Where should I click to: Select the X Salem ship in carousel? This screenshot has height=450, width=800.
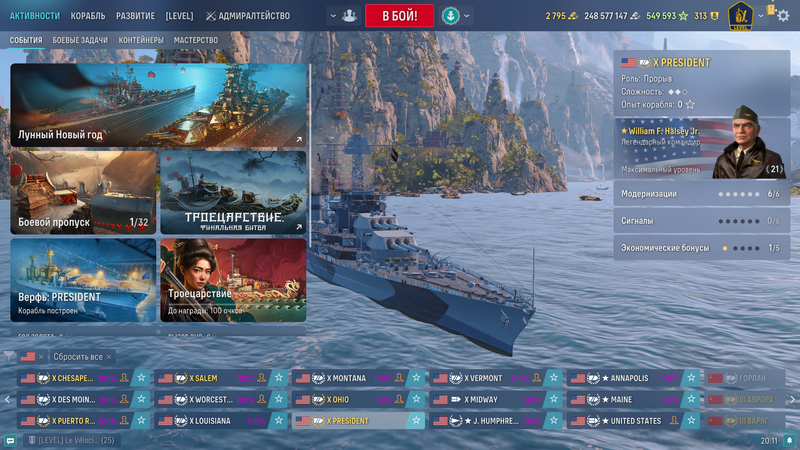point(211,378)
